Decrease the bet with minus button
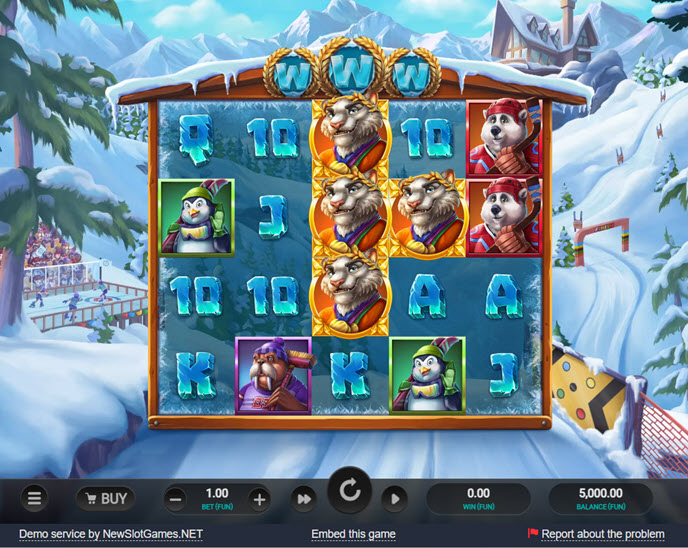688x548 pixels. 175,498
